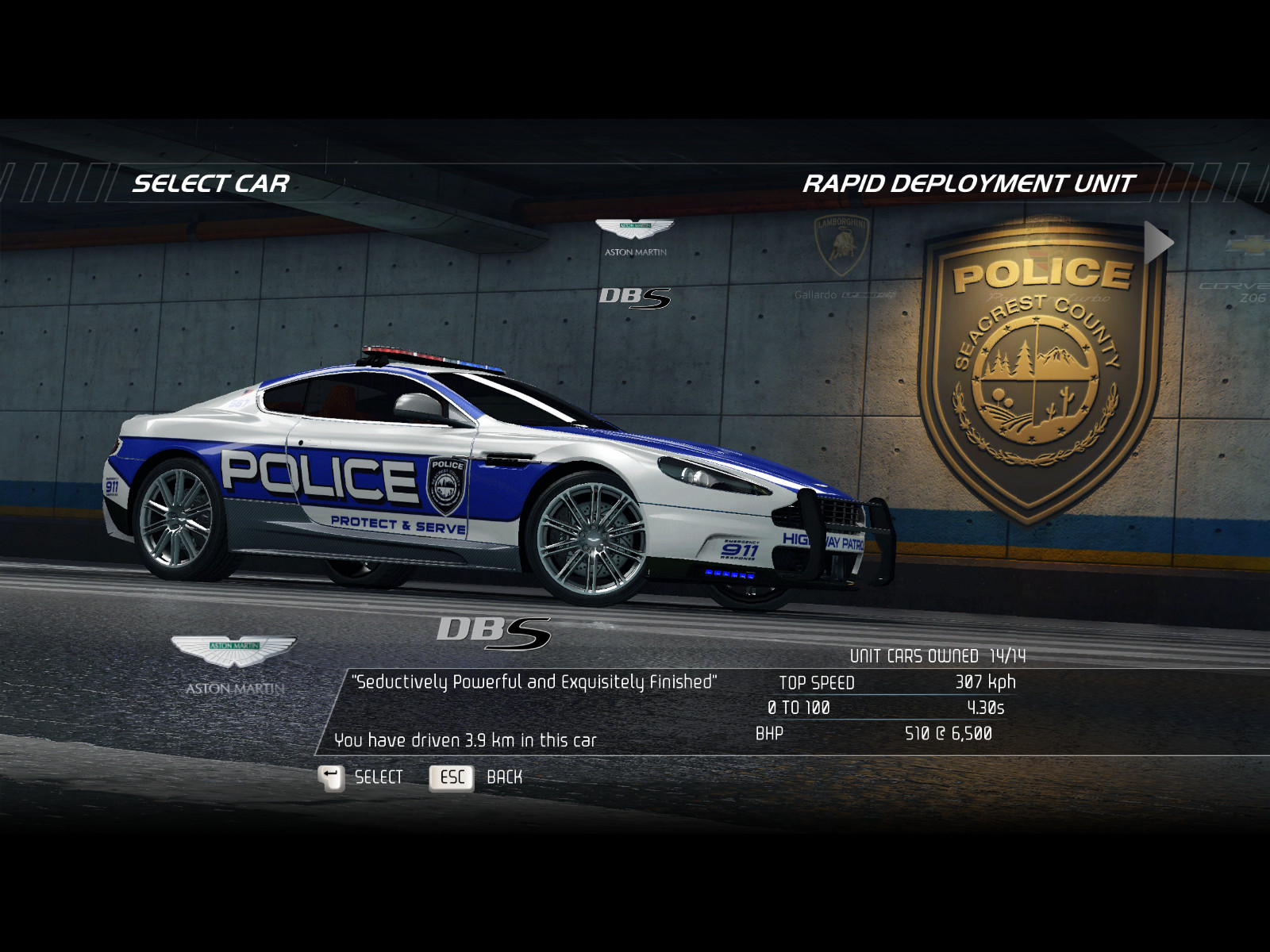The image size is (1270, 952).
Task: Confirm the car with the SELECT label
Action: (379, 777)
